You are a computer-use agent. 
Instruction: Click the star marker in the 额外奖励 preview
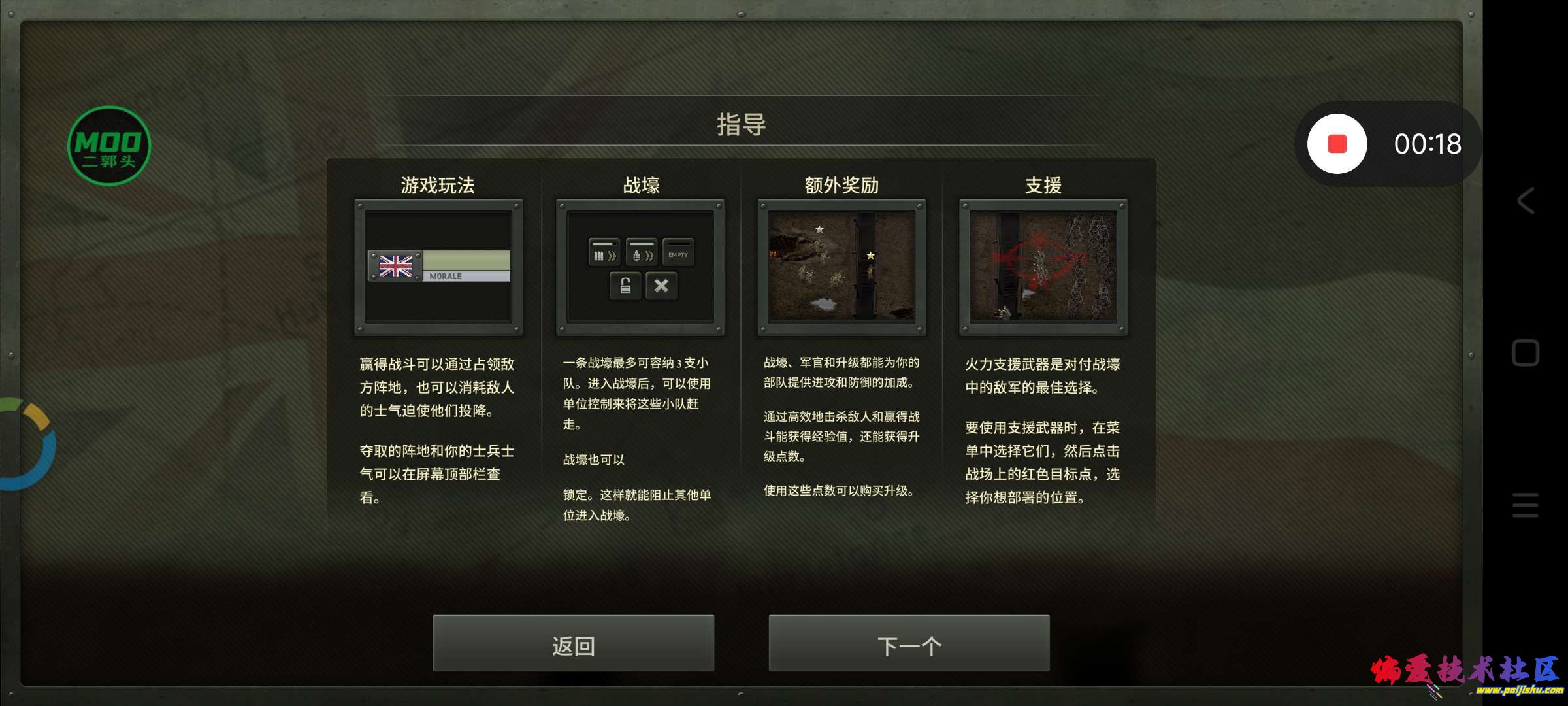[x=819, y=229]
